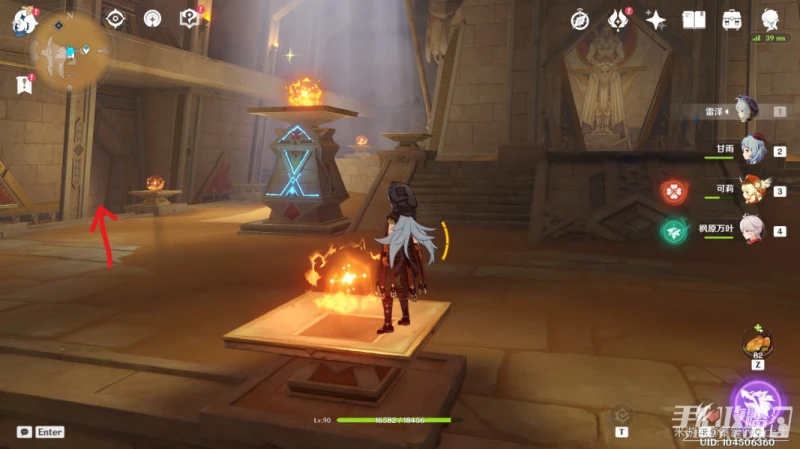Screen dimensions: 800x449
Task: Open the tutorial guide icon with question mark
Action: pyautogui.click(x=189, y=19)
